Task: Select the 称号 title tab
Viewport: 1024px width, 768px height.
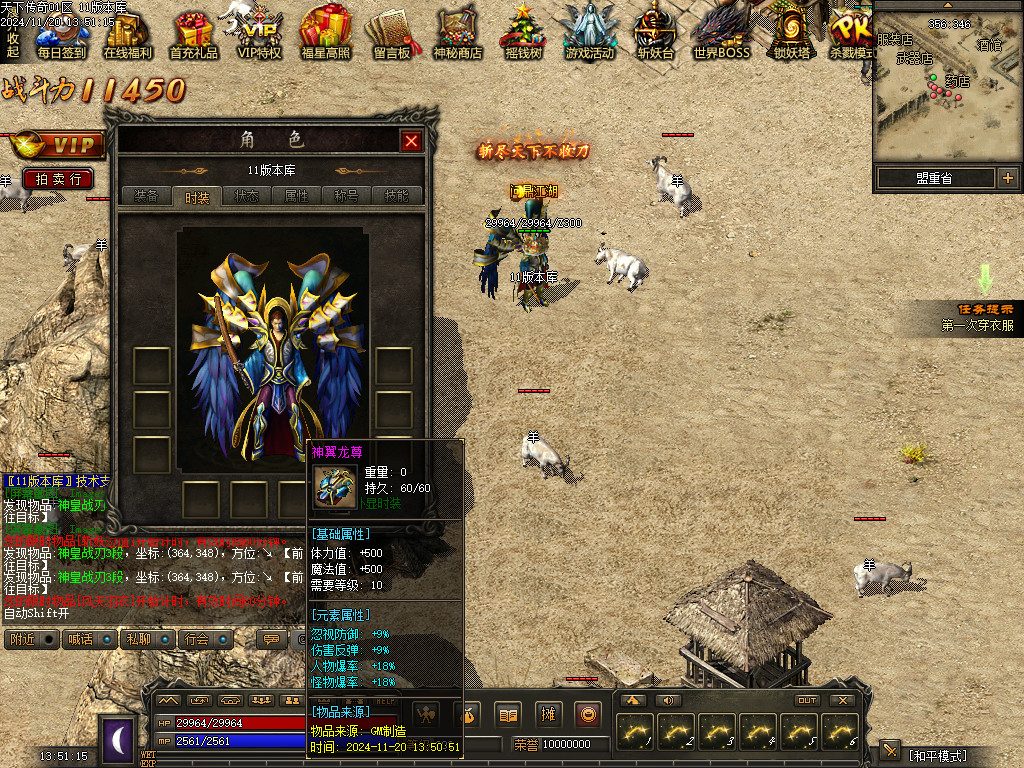Action: [347, 196]
